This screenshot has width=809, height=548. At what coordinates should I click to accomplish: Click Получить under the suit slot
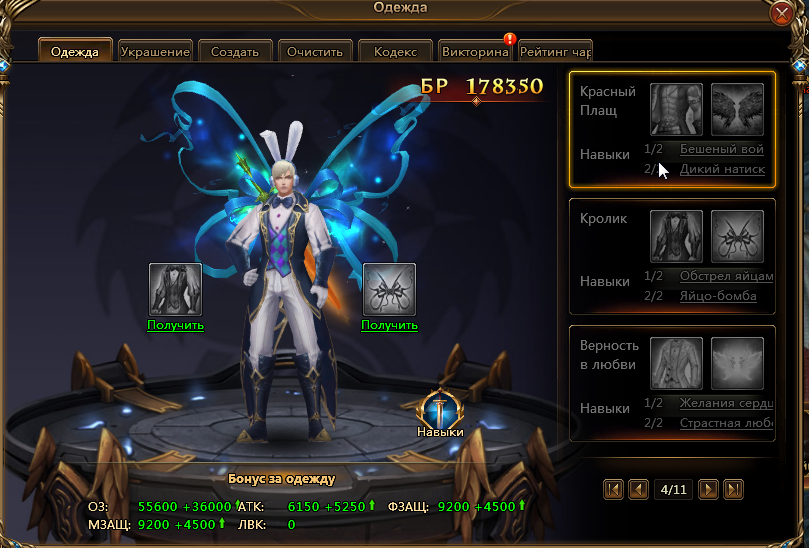[x=175, y=325]
